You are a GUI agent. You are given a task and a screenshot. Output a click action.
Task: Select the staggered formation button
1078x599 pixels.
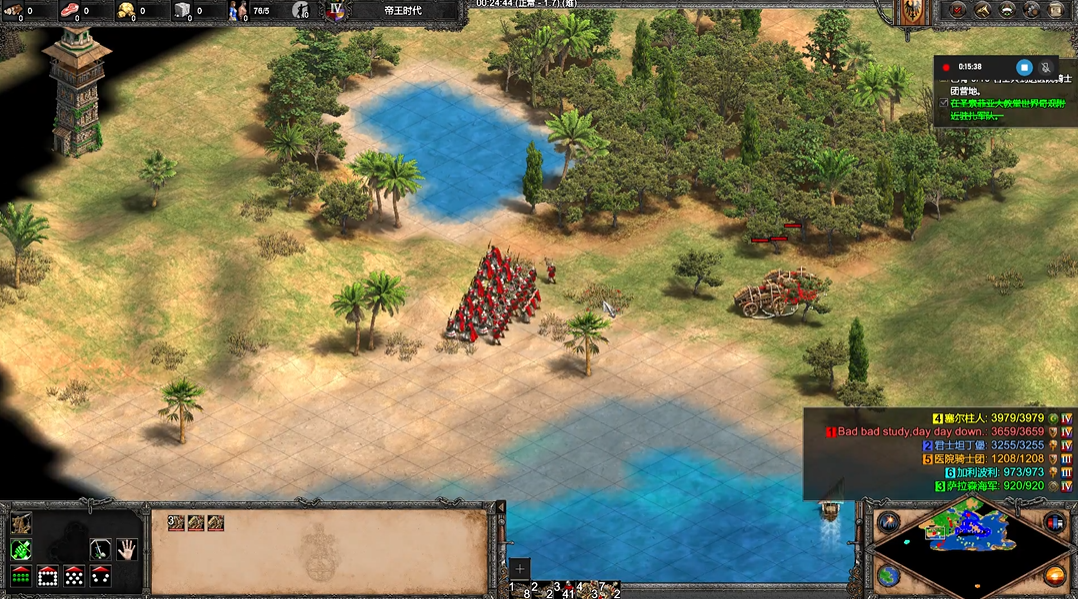pyautogui.click(x=73, y=576)
